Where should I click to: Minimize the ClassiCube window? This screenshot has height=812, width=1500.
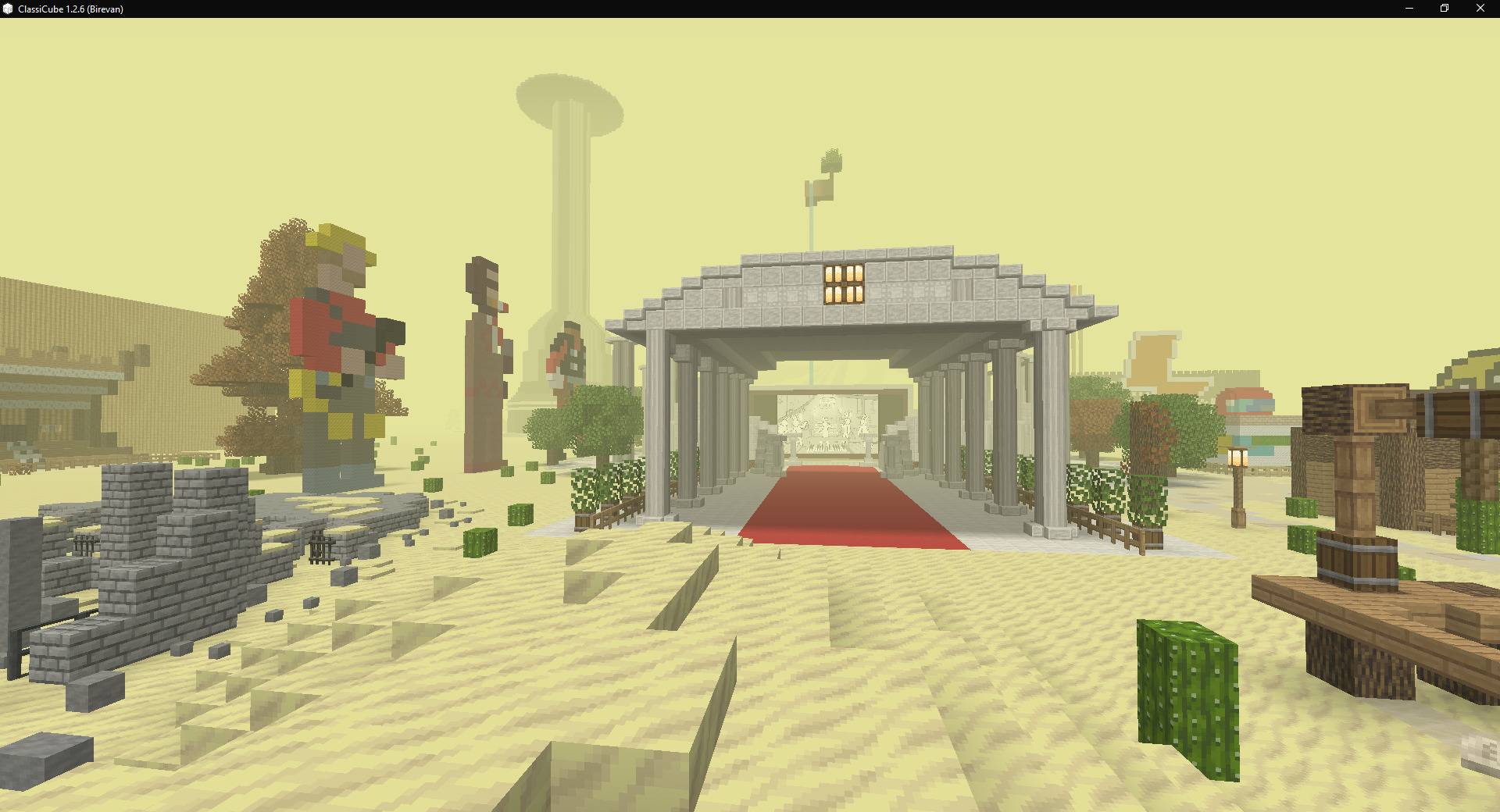click(1409, 9)
